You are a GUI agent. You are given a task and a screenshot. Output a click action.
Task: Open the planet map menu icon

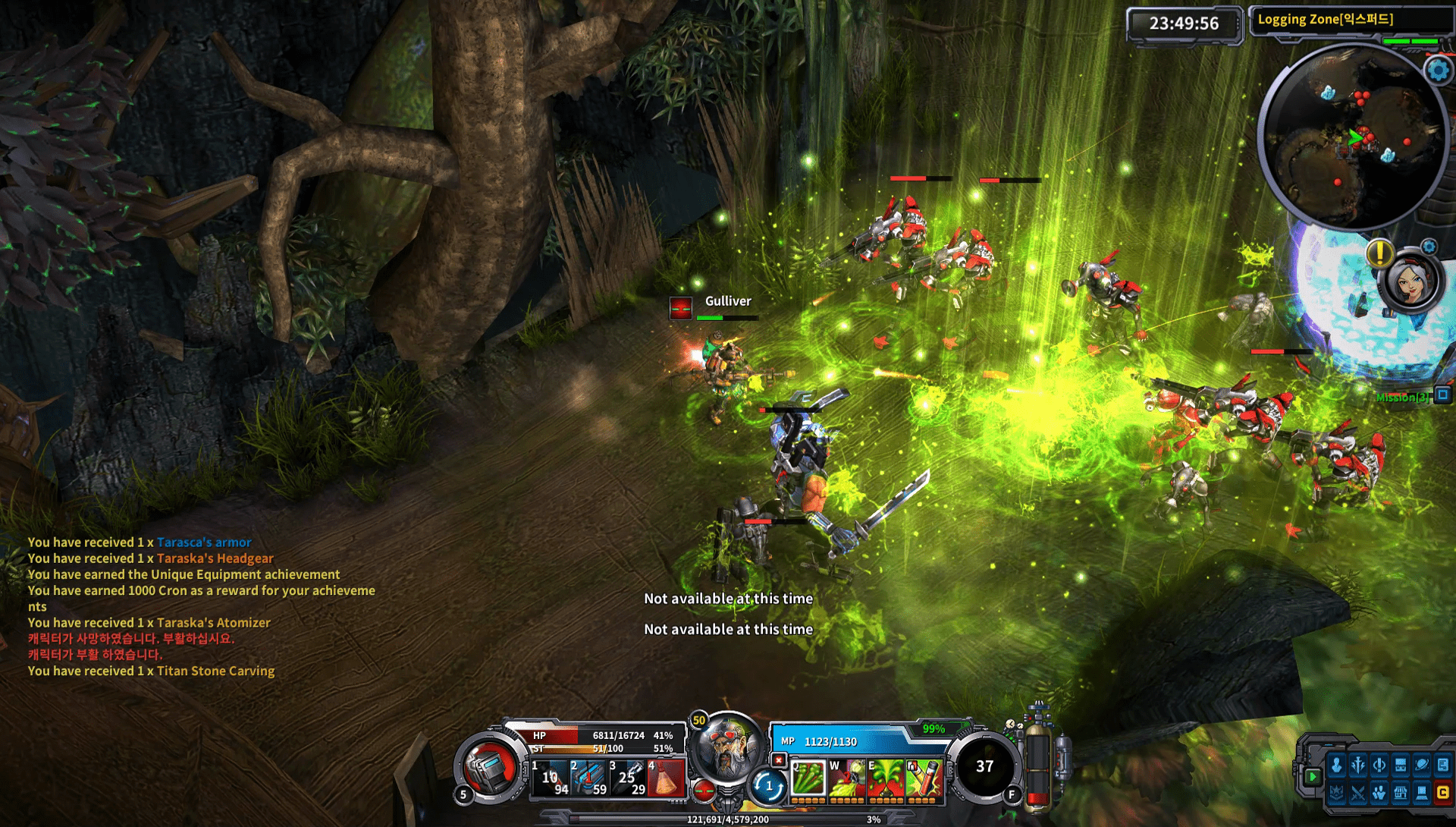pyautogui.click(x=1422, y=766)
